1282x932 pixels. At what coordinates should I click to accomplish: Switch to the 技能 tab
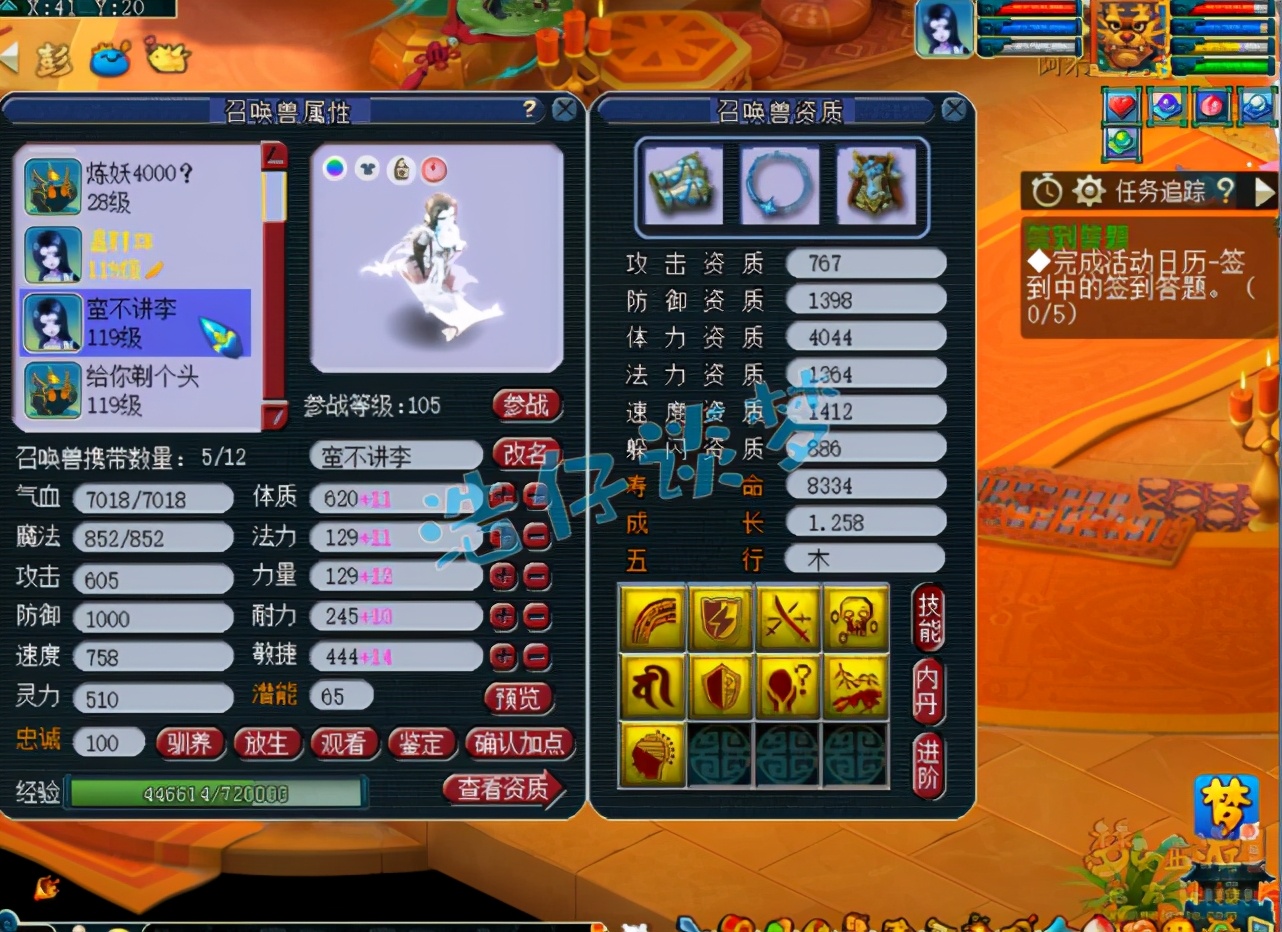(x=927, y=619)
